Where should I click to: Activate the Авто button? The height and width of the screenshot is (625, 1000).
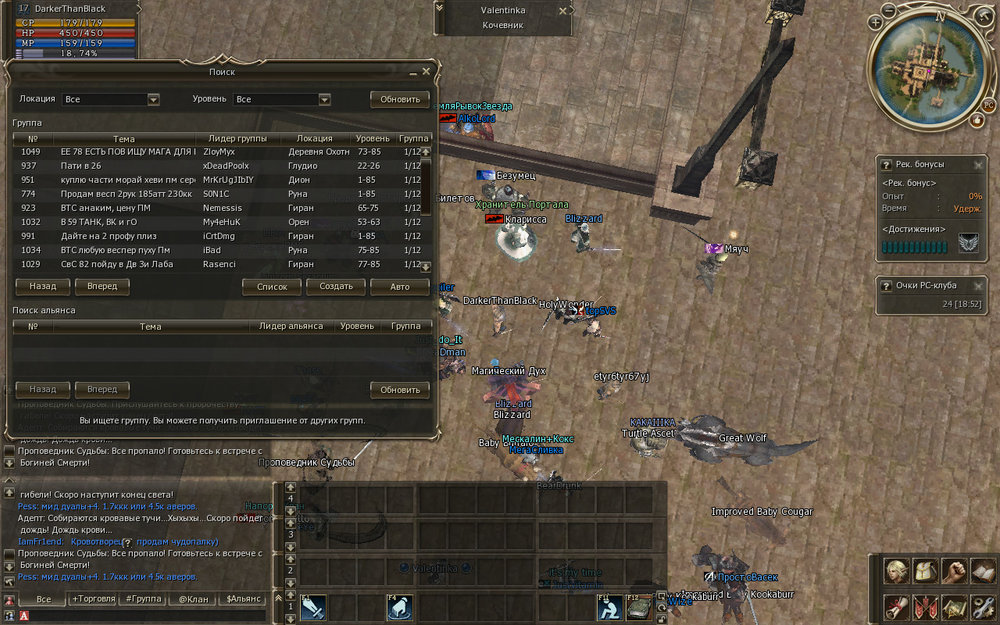[x=400, y=286]
